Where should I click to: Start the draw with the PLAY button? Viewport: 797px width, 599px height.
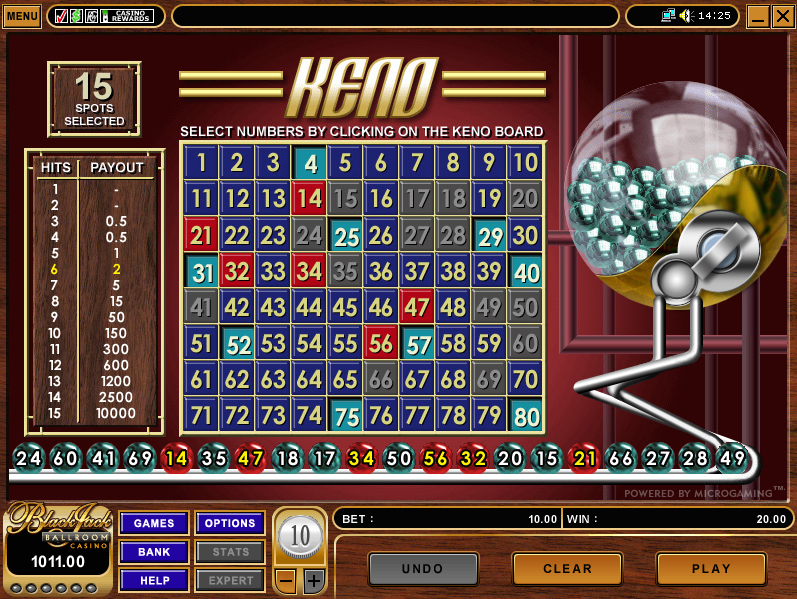[x=711, y=569]
